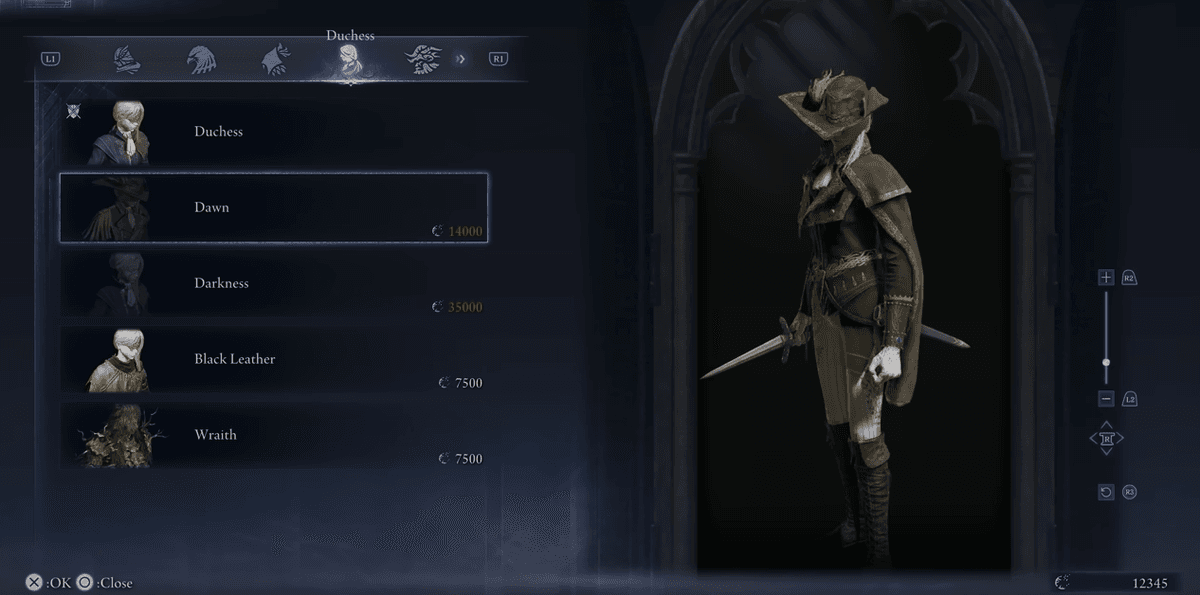This screenshot has height=595, width=1200.
Task: Open the horned raider character tab
Action: point(423,60)
